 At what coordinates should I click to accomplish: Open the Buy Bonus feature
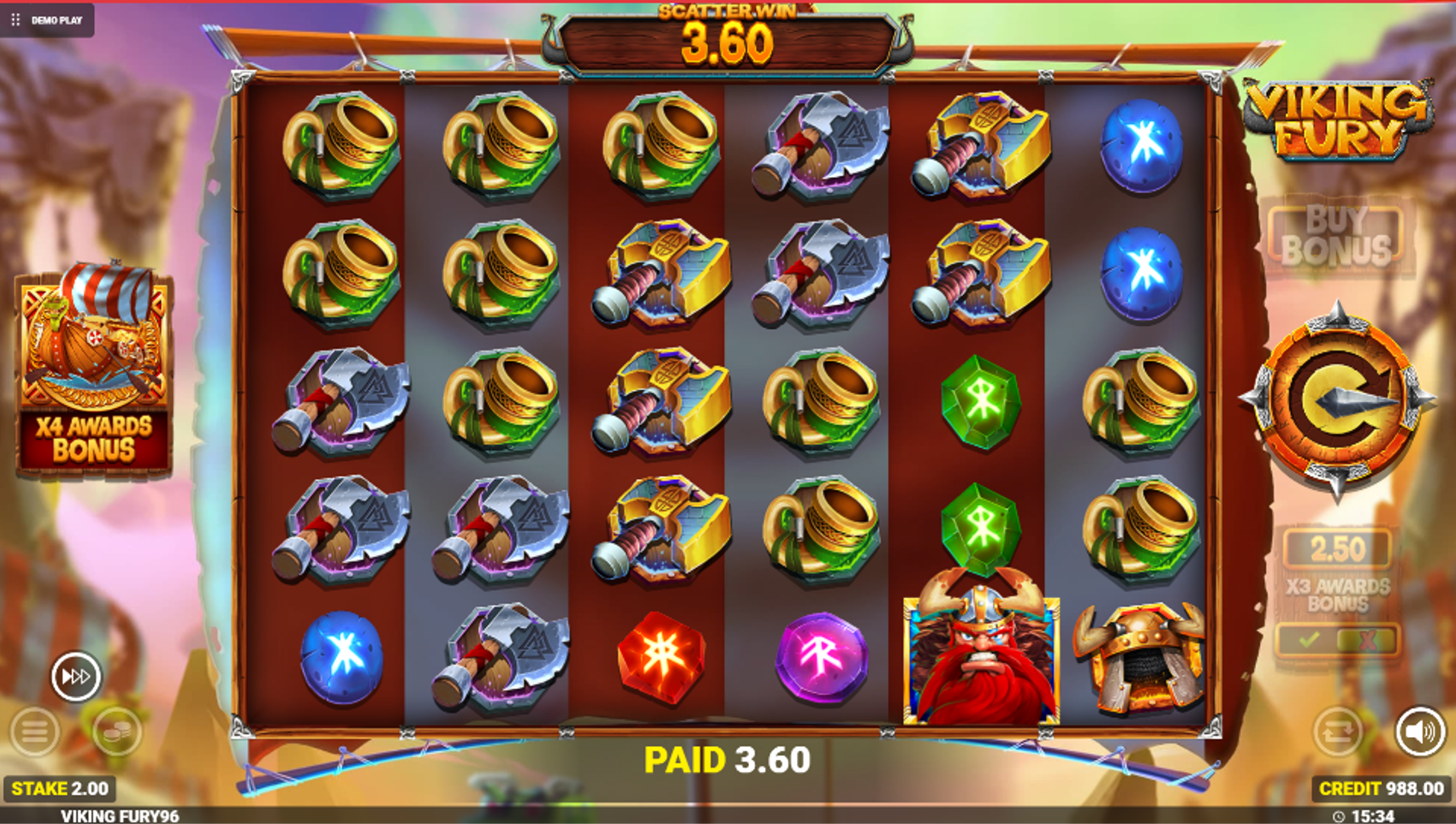coord(1336,237)
